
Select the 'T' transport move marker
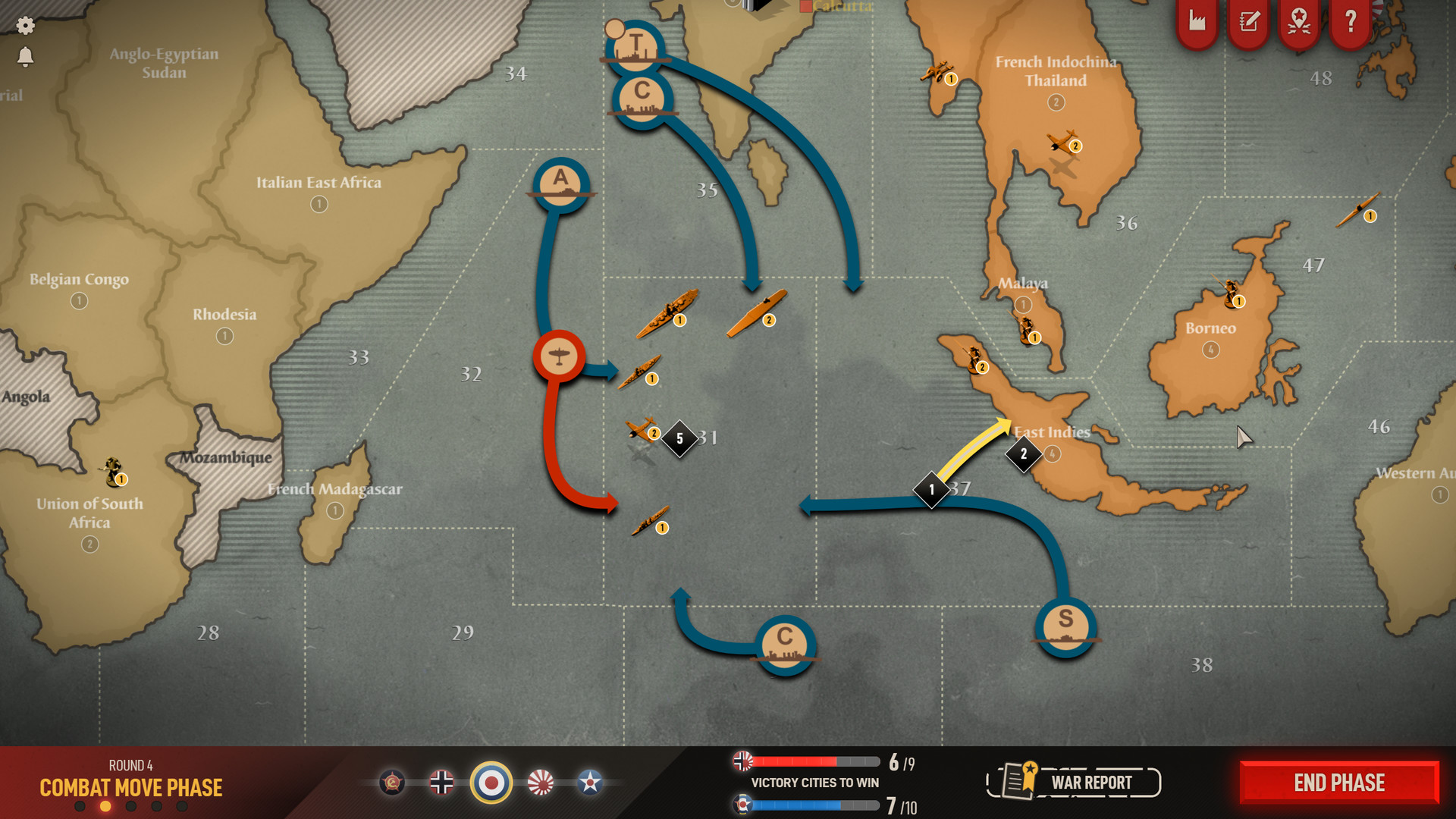tap(635, 47)
